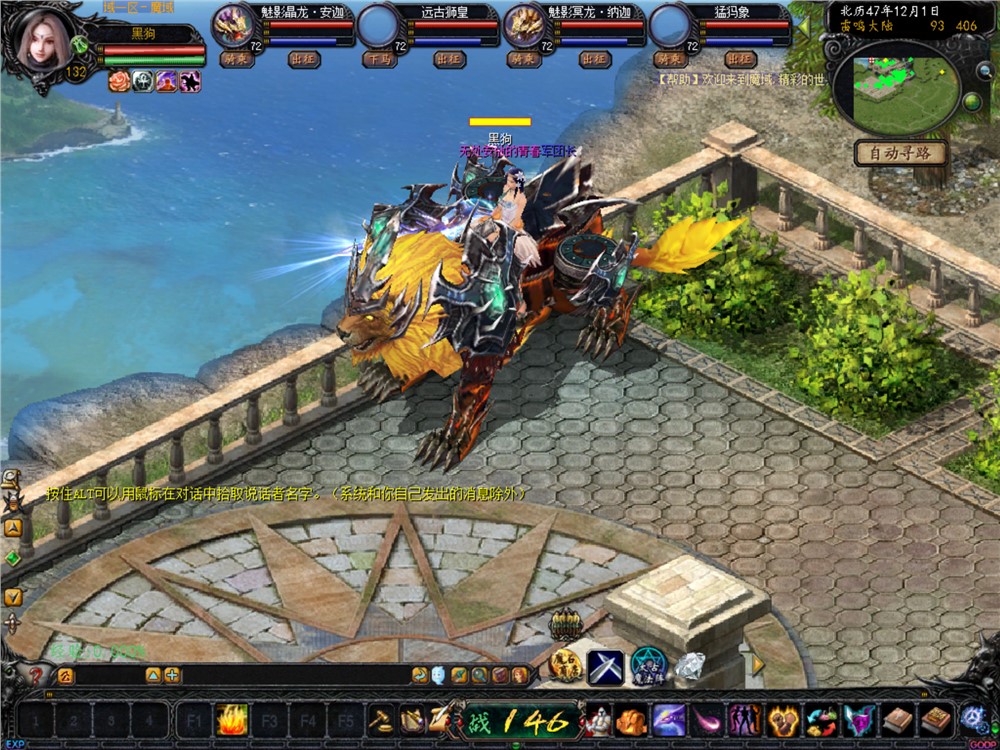The height and width of the screenshot is (750, 1000).
Task: Activate the fire skill in the hotbar
Action: click(x=232, y=719)
